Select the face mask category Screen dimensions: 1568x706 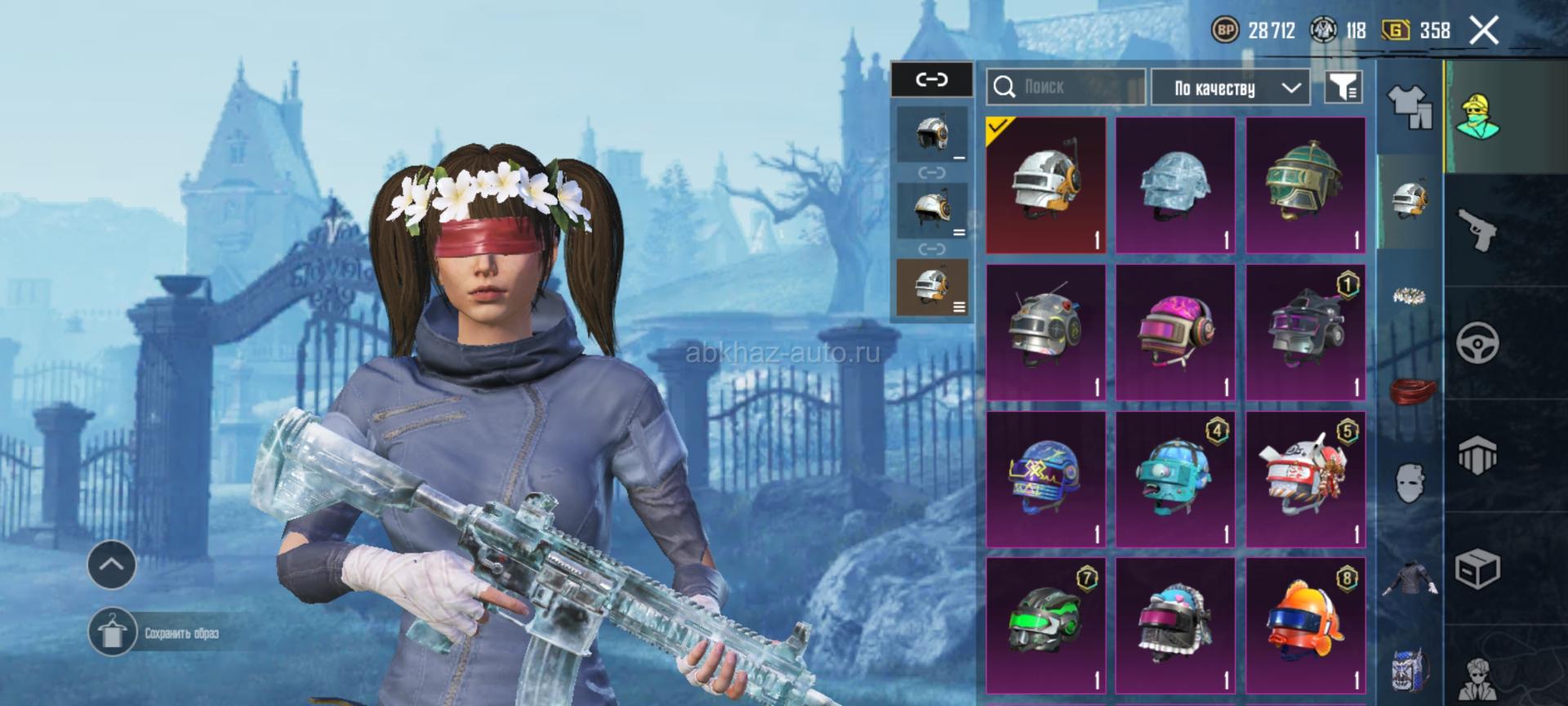pyautogui.click(x=1409, y=482)
